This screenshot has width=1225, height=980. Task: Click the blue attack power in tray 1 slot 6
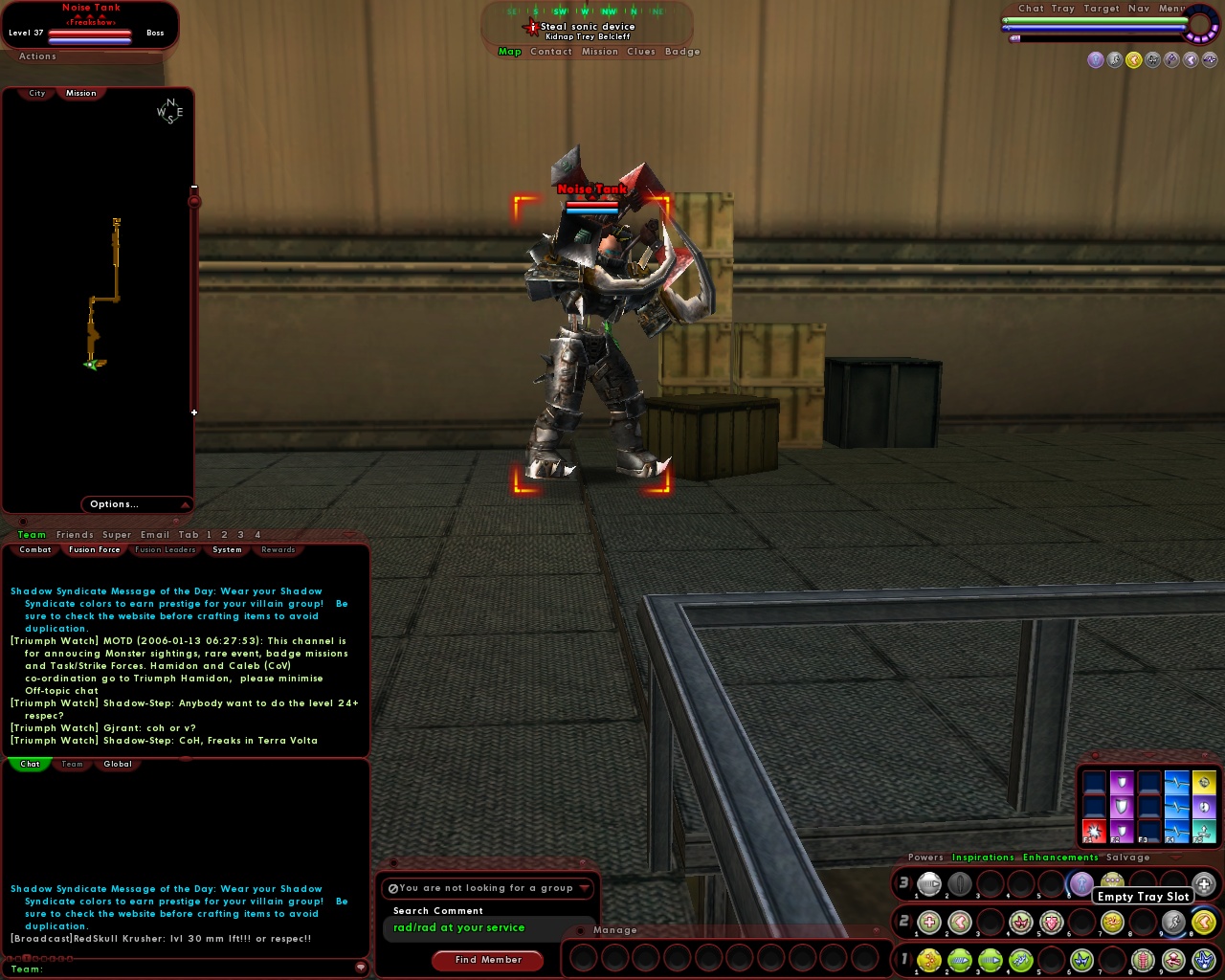1082,960
